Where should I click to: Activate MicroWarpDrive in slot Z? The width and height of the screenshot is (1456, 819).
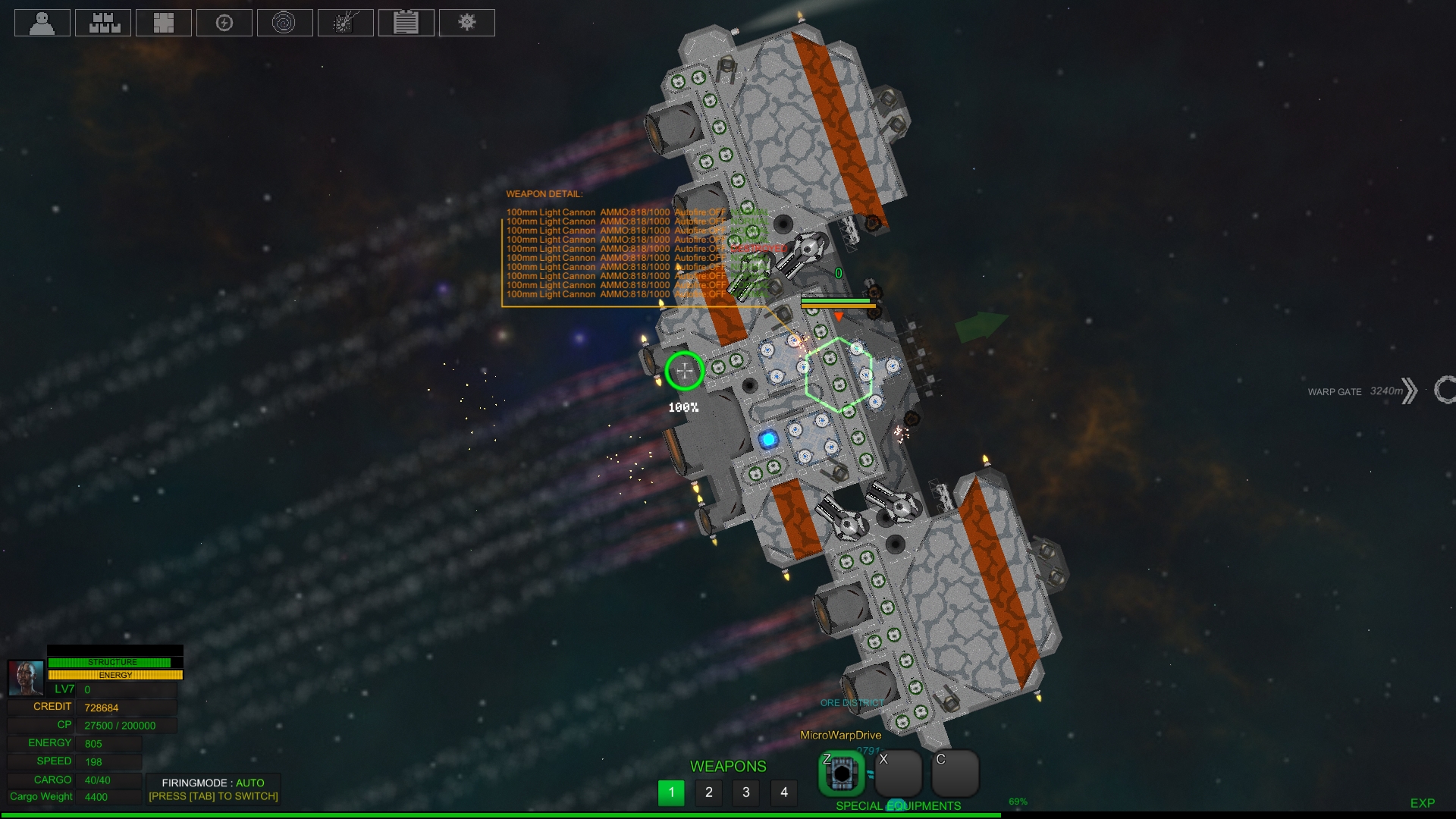[x=842, y=773]
